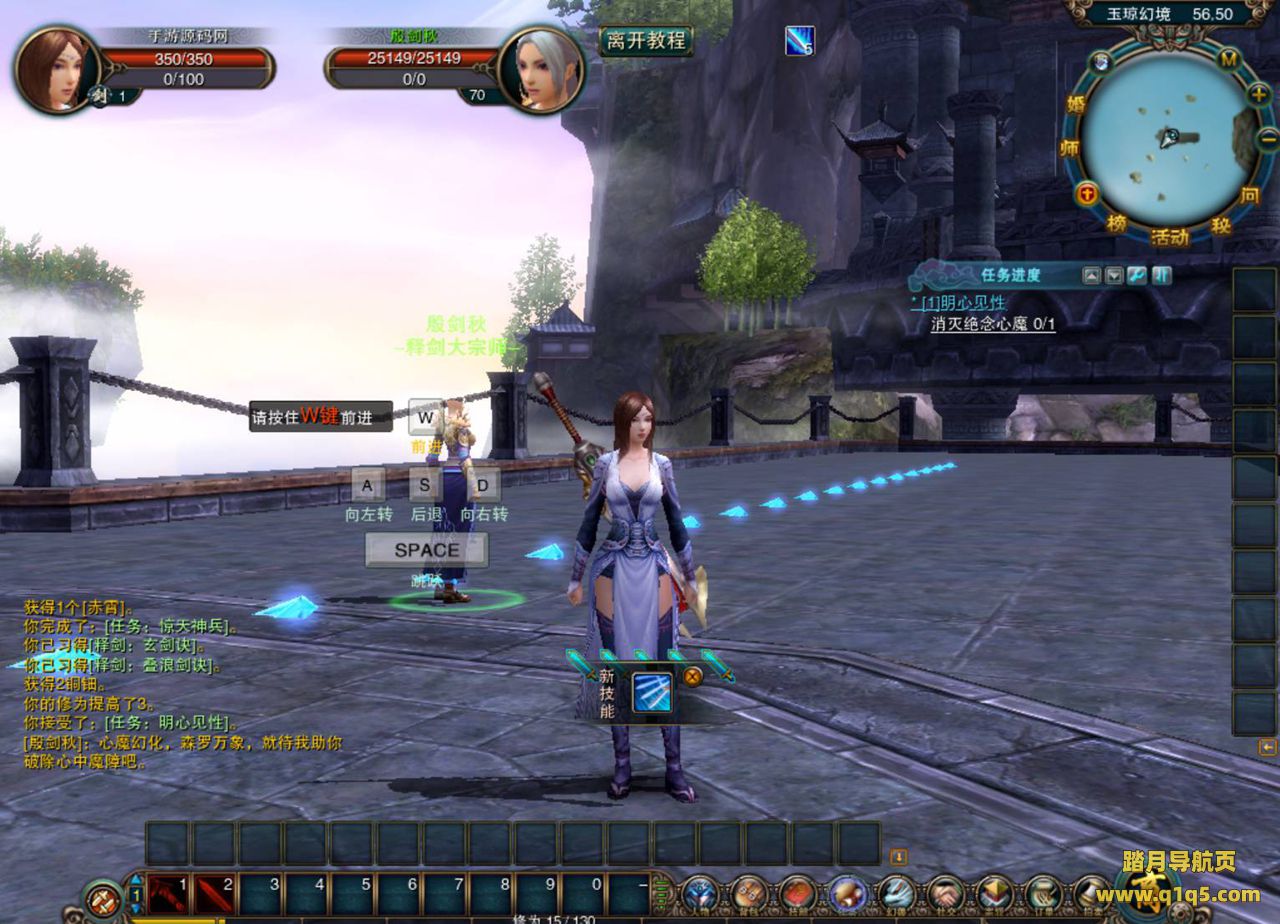
Task: Zoom out the minimap with minus button
Action: coord(1267,141)
